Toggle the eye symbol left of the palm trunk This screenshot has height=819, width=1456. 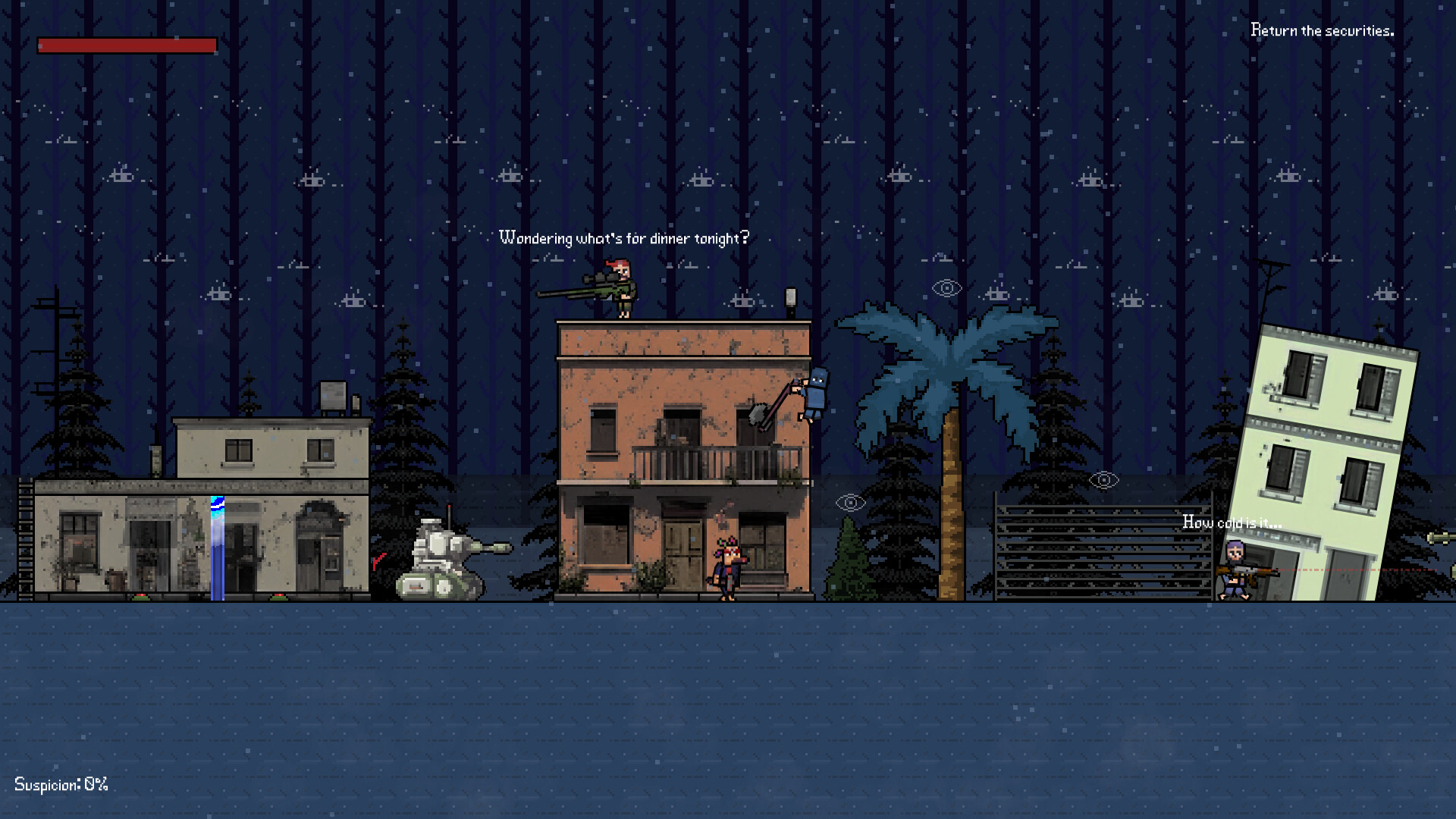click(851, 500)
